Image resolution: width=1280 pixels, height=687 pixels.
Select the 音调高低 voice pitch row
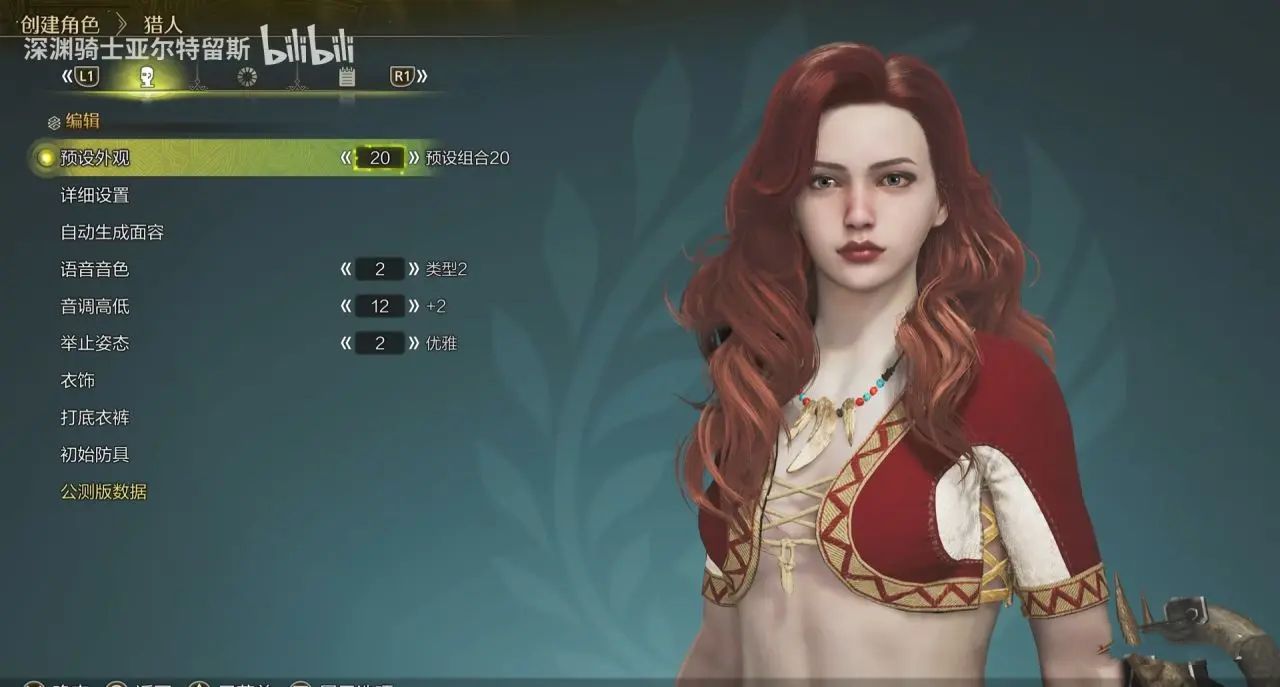coord(95,306)
